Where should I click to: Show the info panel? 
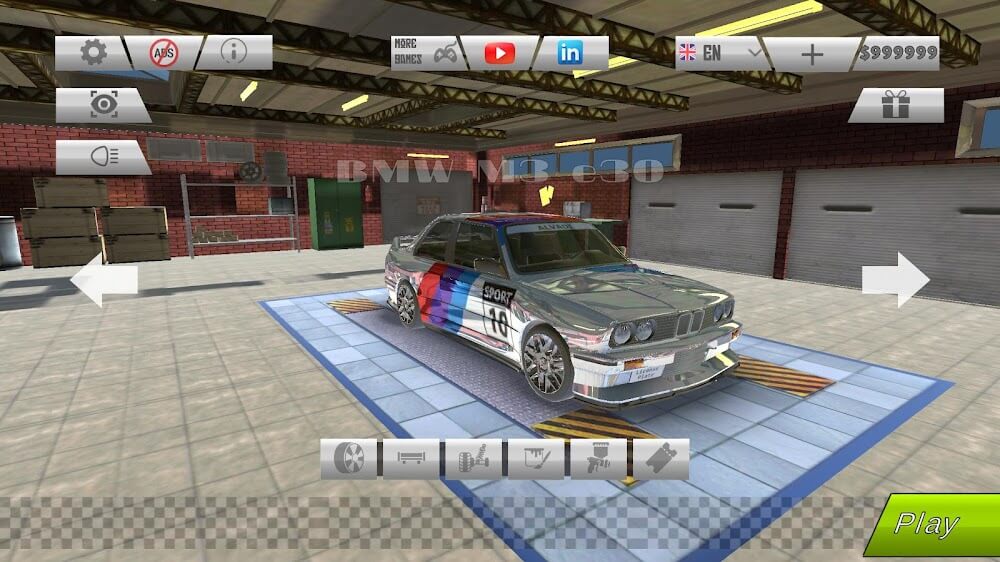click(233, 53)
